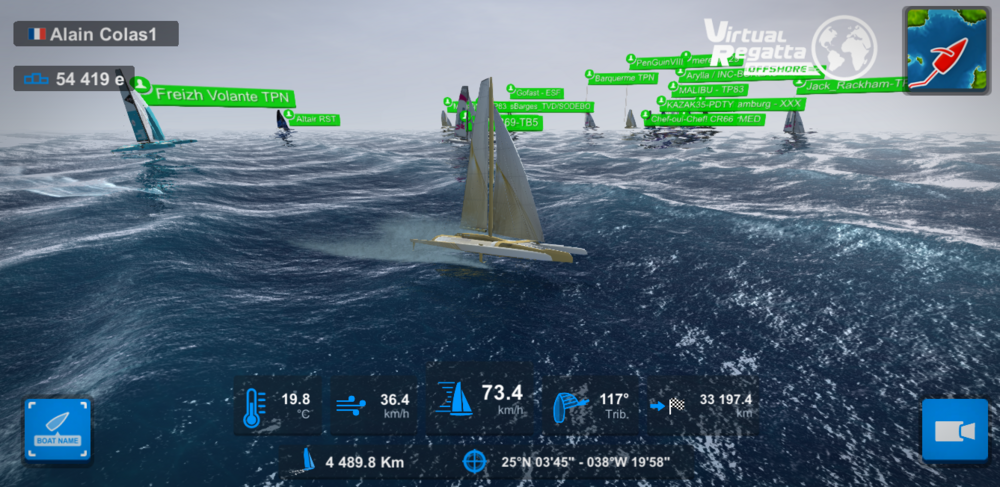Image resolution: width=1000 pixels, height=487 pixels.
Task: Select the Chef-oui-Chef CR66 MED label
Action: [705, 119]
